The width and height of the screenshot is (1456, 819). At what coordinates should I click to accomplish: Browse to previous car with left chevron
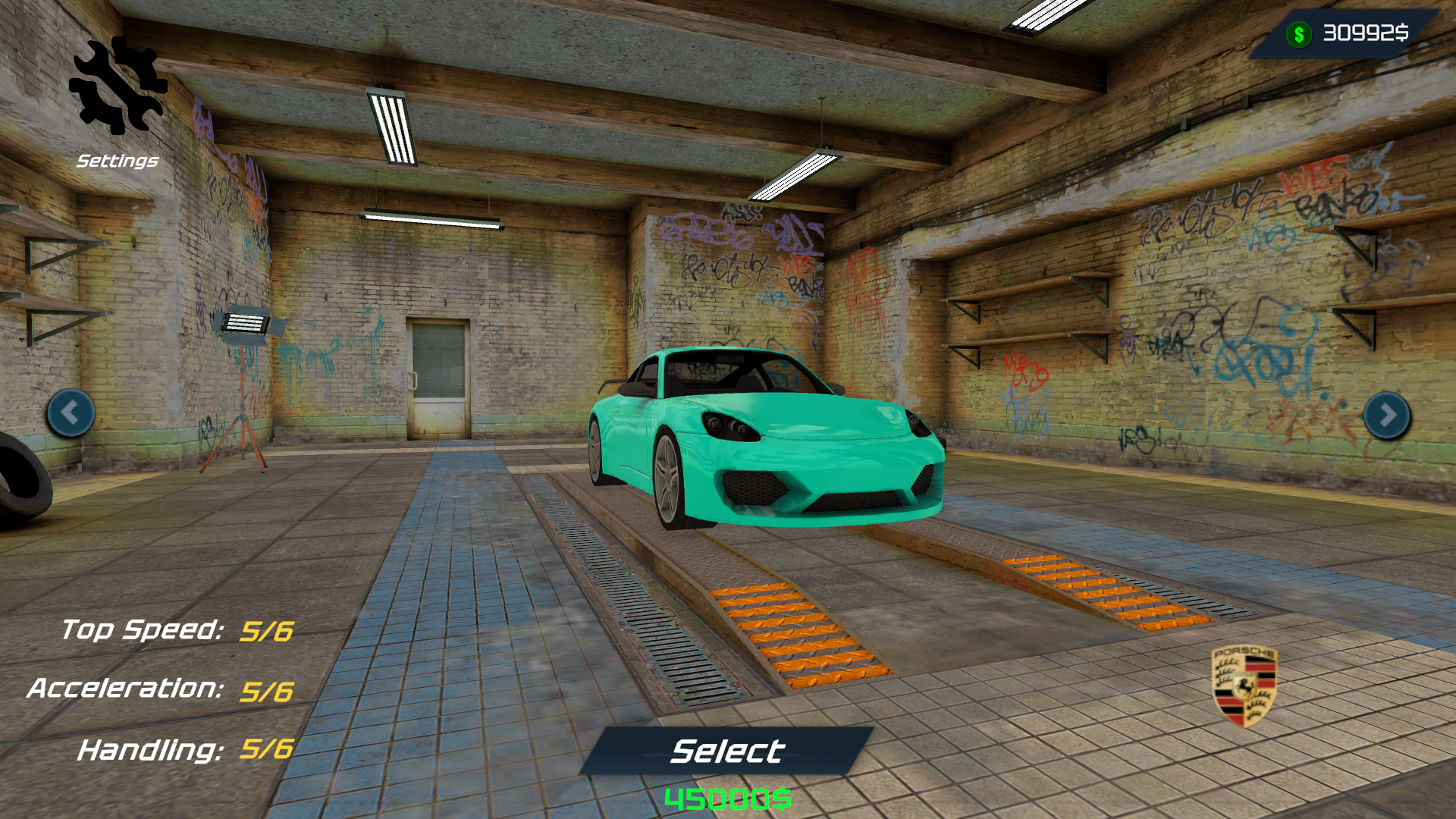click(71, 413)
